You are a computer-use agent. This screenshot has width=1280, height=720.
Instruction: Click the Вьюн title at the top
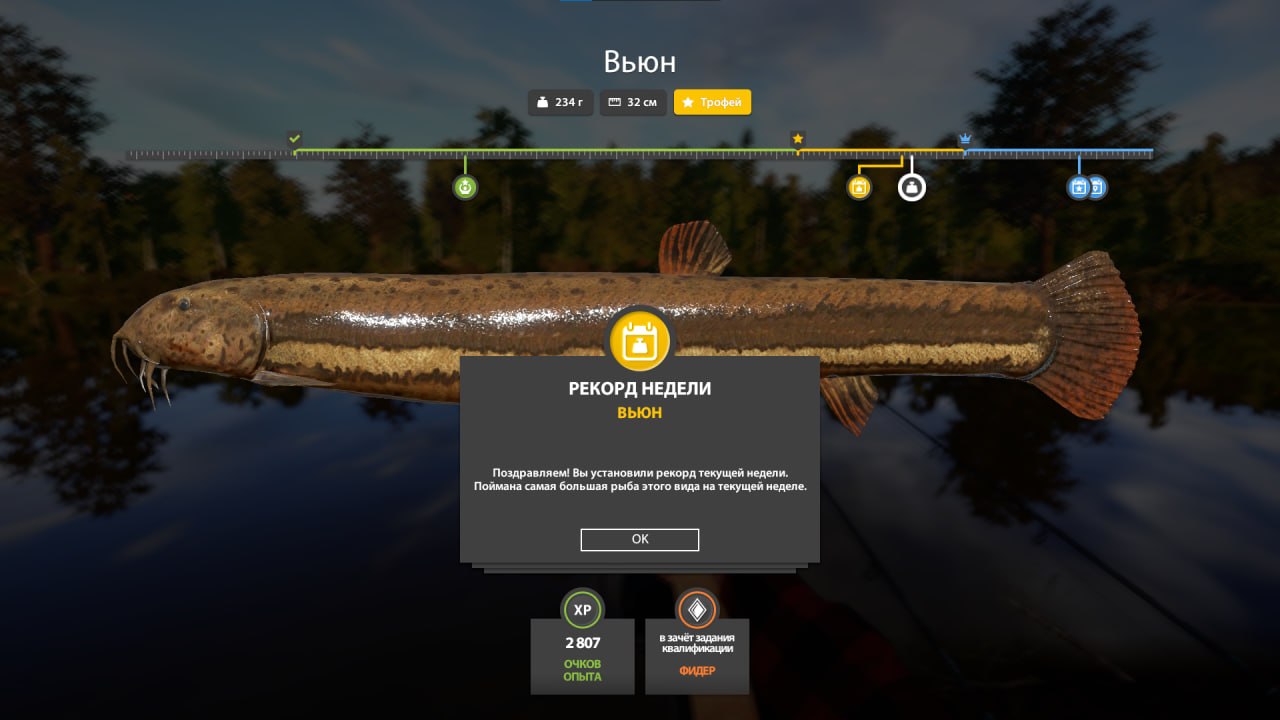639,61
